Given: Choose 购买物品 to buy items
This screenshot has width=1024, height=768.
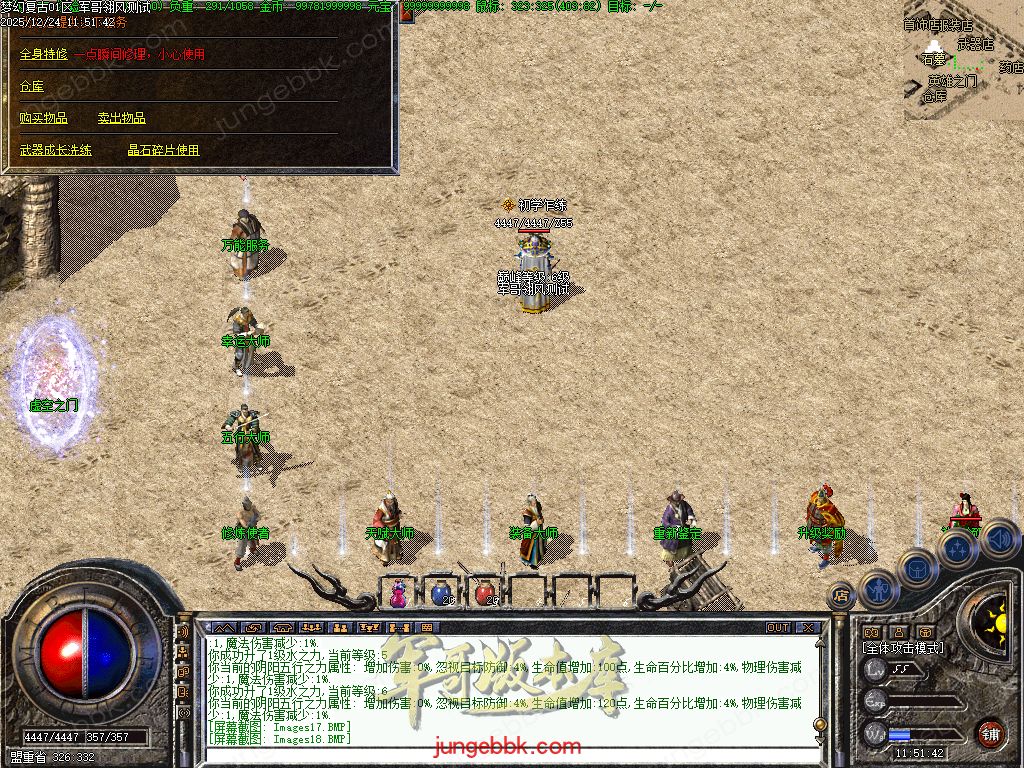Looking at the screenshot, I should click(44, 118).
